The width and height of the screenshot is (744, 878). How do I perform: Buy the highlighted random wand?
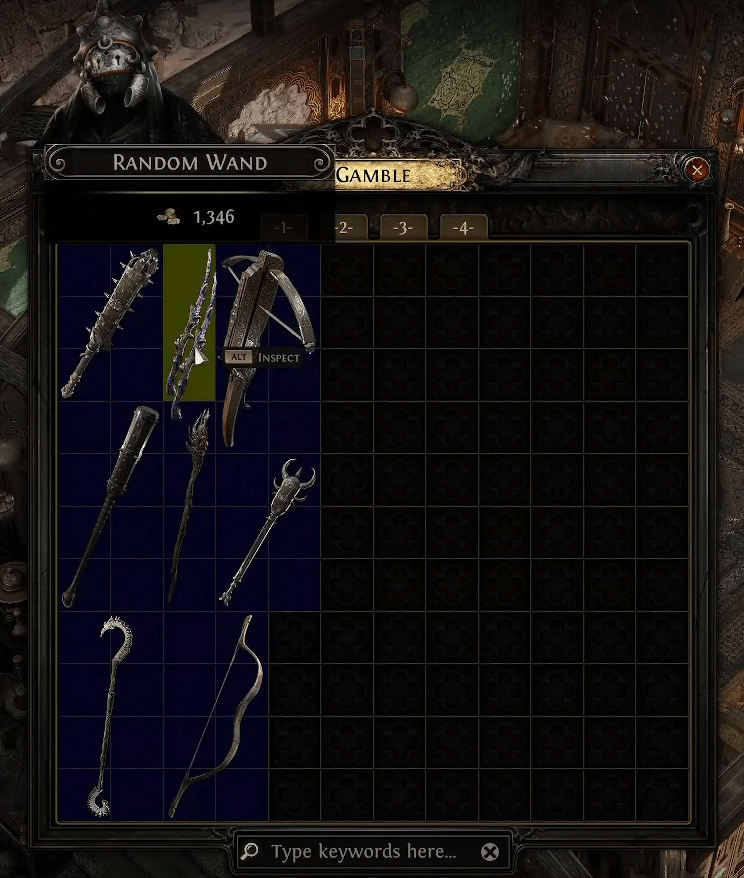point(190,322)
